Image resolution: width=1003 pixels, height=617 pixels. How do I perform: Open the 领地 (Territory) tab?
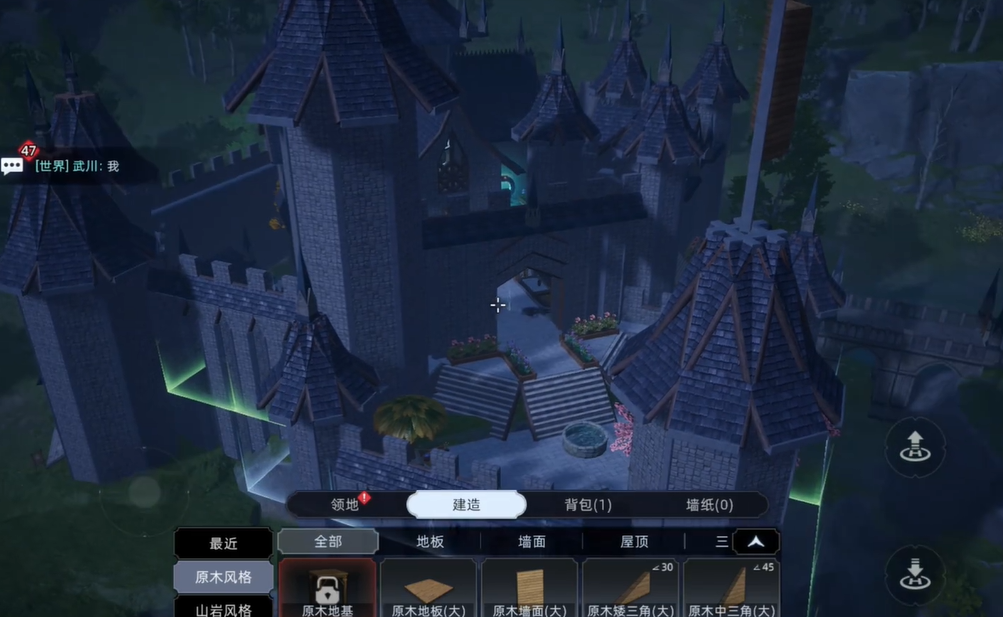[345, 505]
